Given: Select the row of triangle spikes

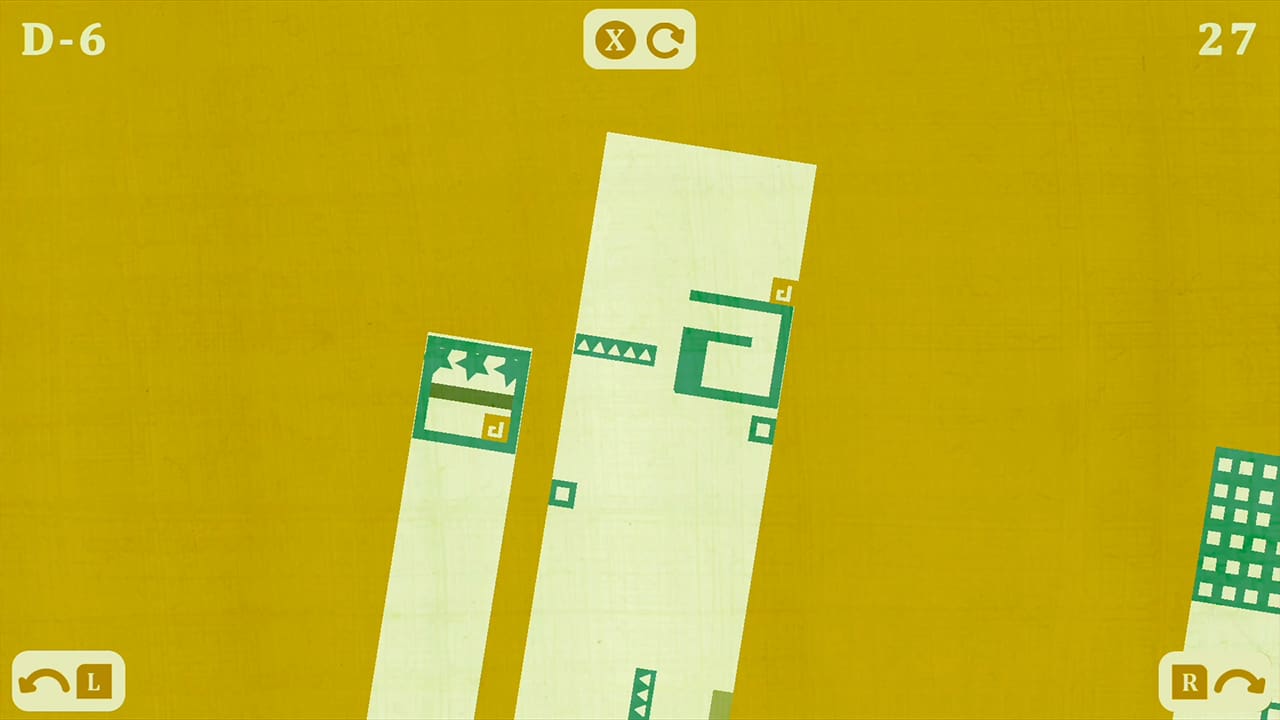Looking at the screenshot, I should pyautogui.click(x=615, y=349).
